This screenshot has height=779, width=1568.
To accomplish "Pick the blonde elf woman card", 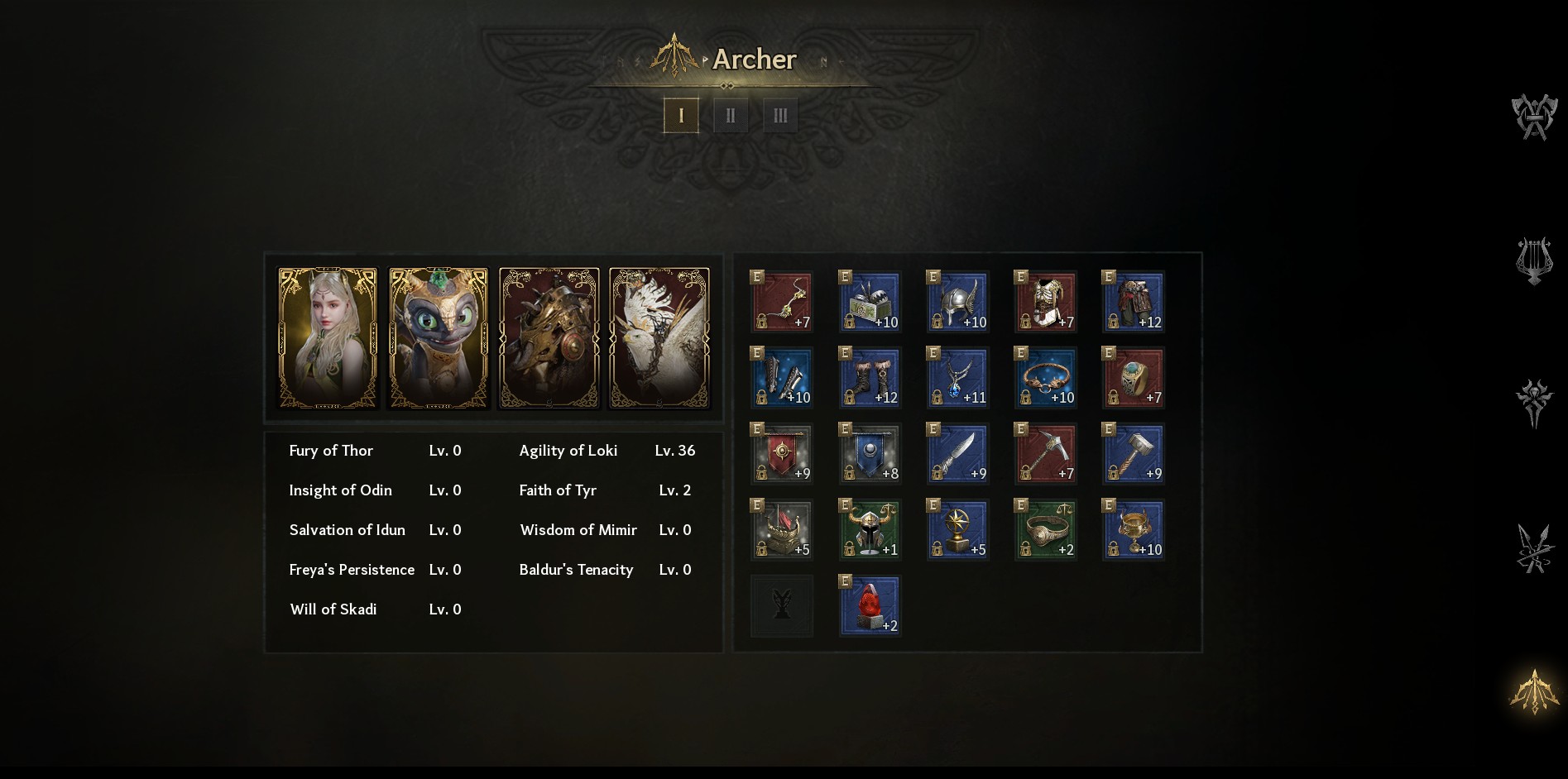I will click(328, 337).
